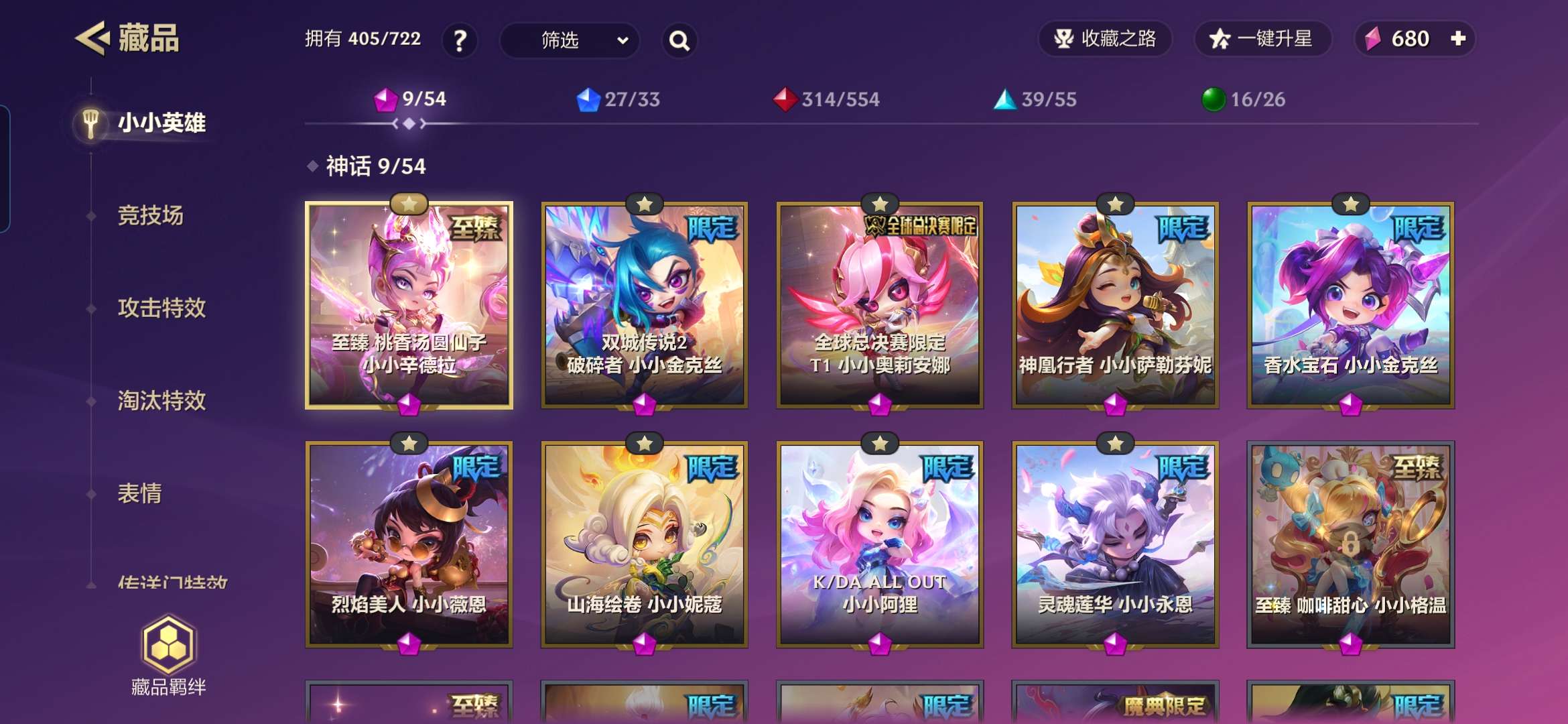The height and width of the screenshot is (724, 1568).
Task: Open the 收藏之路 collection road
Action: coord(1105,39)
